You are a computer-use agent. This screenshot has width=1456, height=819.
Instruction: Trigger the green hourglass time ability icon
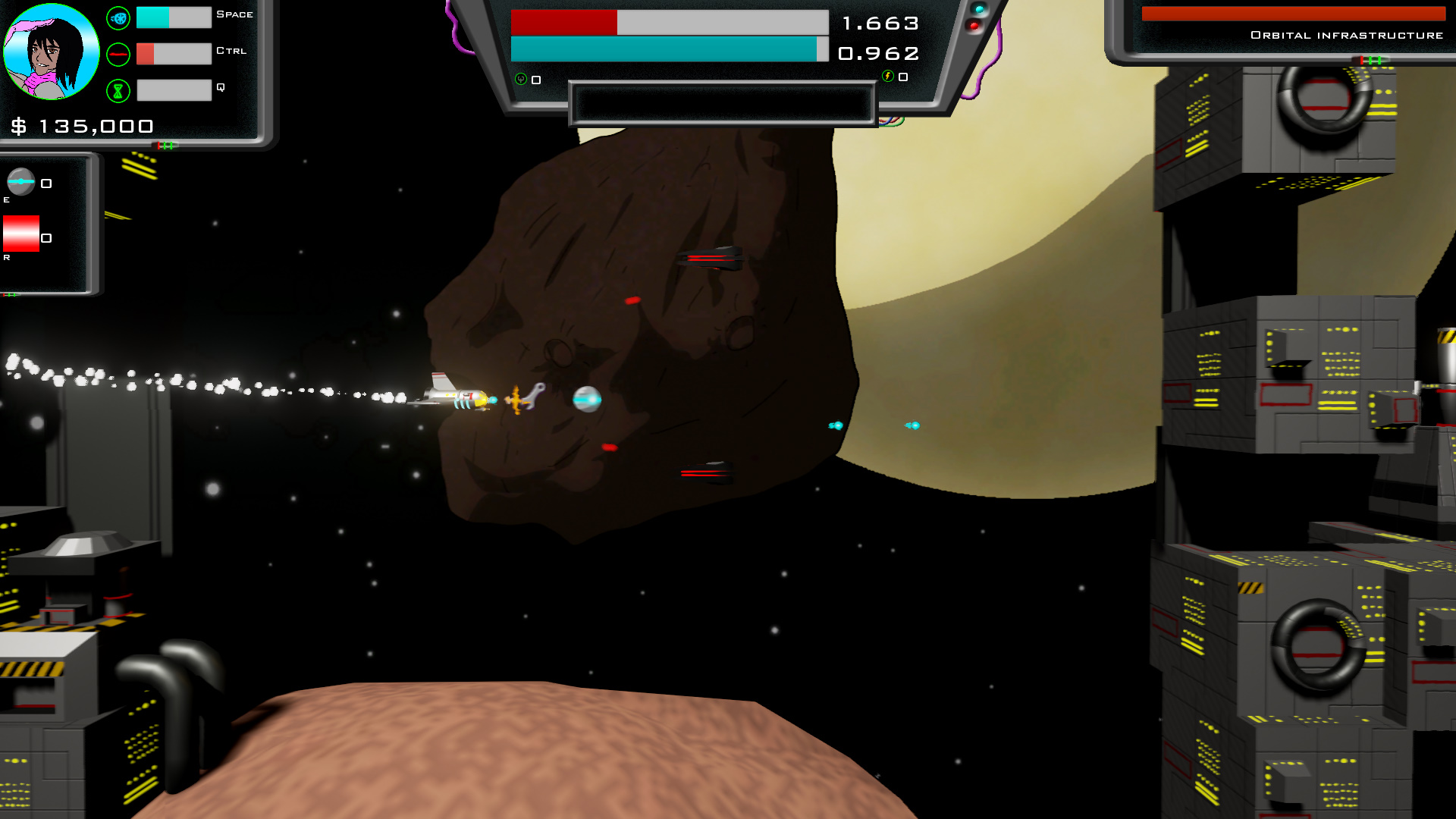[118, 91]
